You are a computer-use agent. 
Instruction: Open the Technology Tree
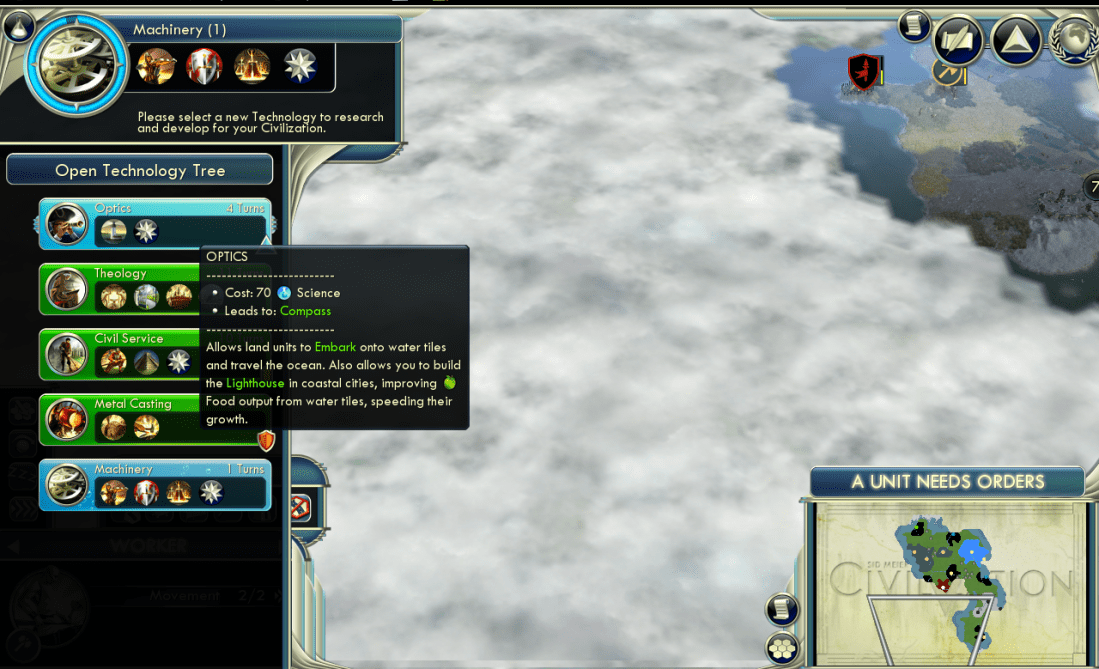tap(140, 170)
